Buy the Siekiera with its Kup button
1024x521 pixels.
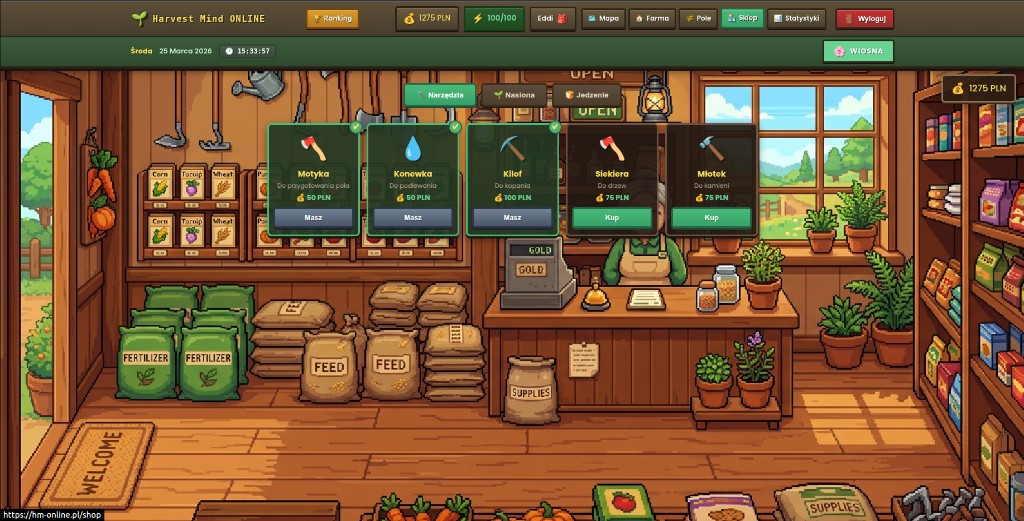click(x=612, y=217)
